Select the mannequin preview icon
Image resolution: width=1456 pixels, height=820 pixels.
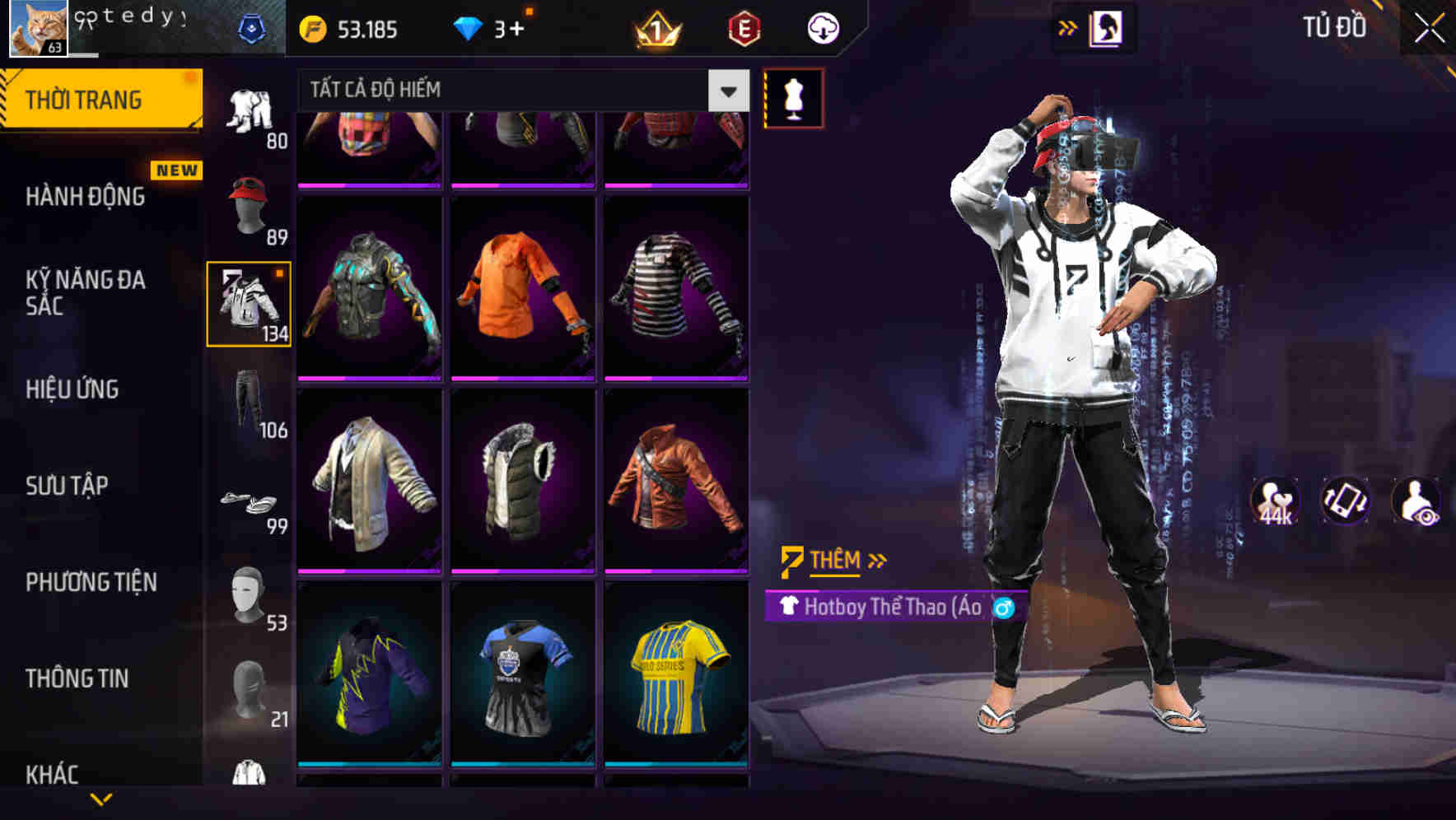pos(793,97)
